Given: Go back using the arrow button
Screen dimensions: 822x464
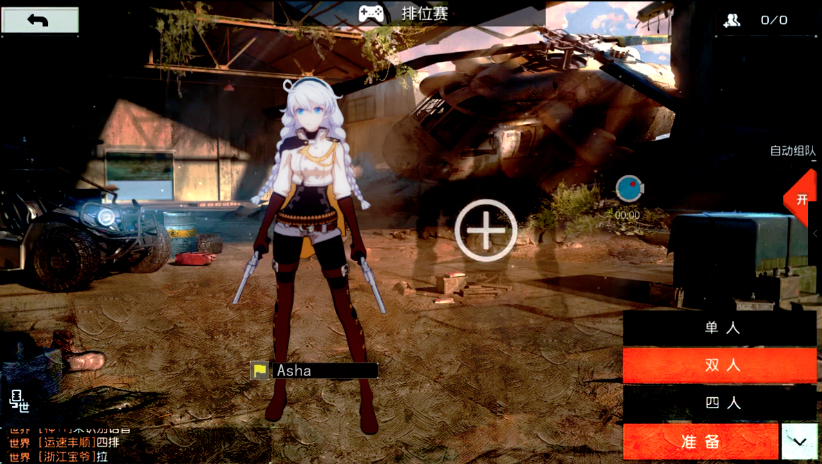Looking at the screenshot, I should 40,20.
